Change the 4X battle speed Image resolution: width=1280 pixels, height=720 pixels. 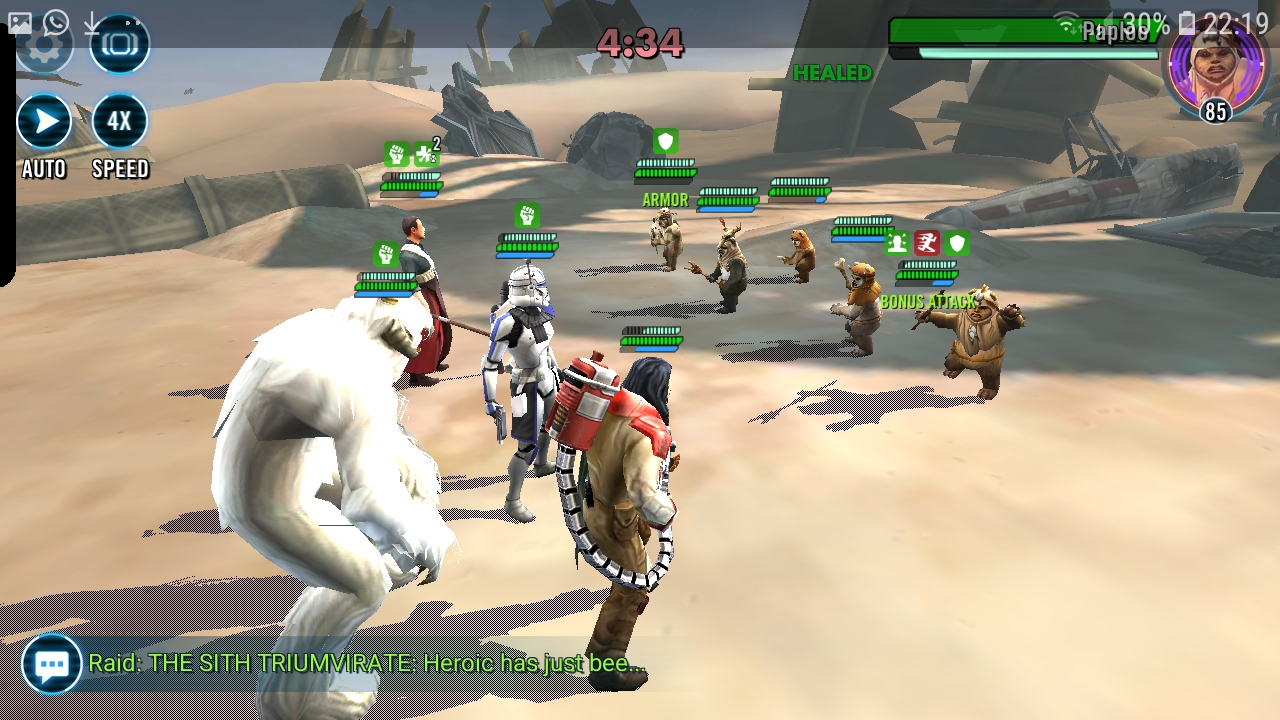(120, 123)
